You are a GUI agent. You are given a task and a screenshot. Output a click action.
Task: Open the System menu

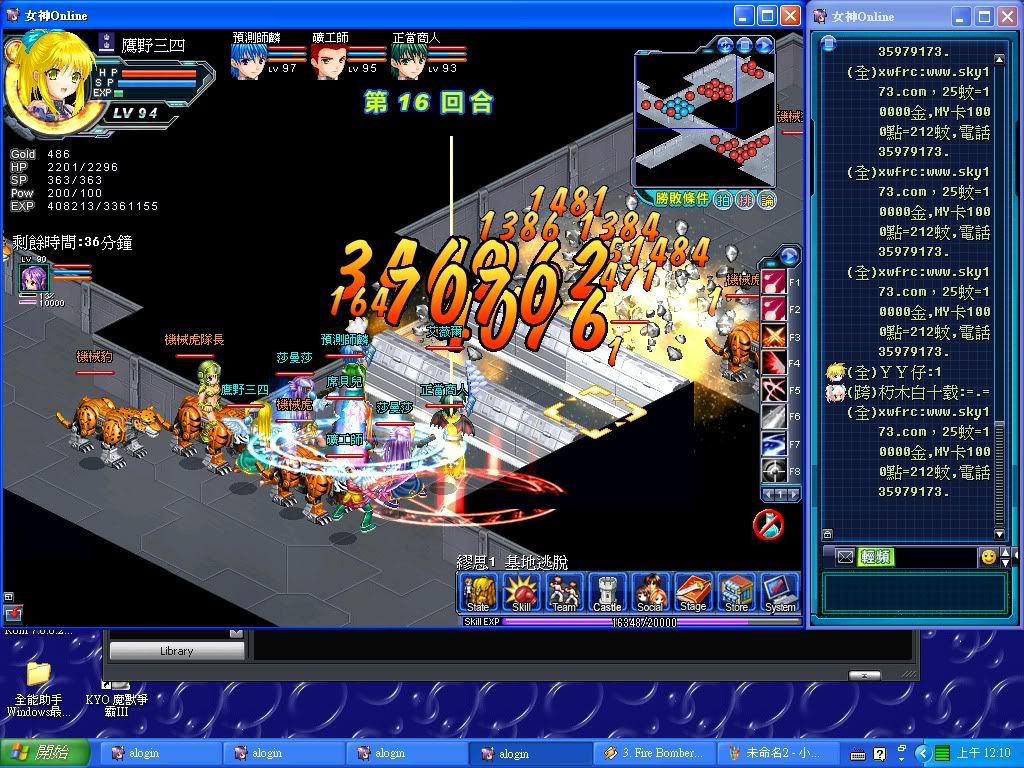tap(780, 593)
